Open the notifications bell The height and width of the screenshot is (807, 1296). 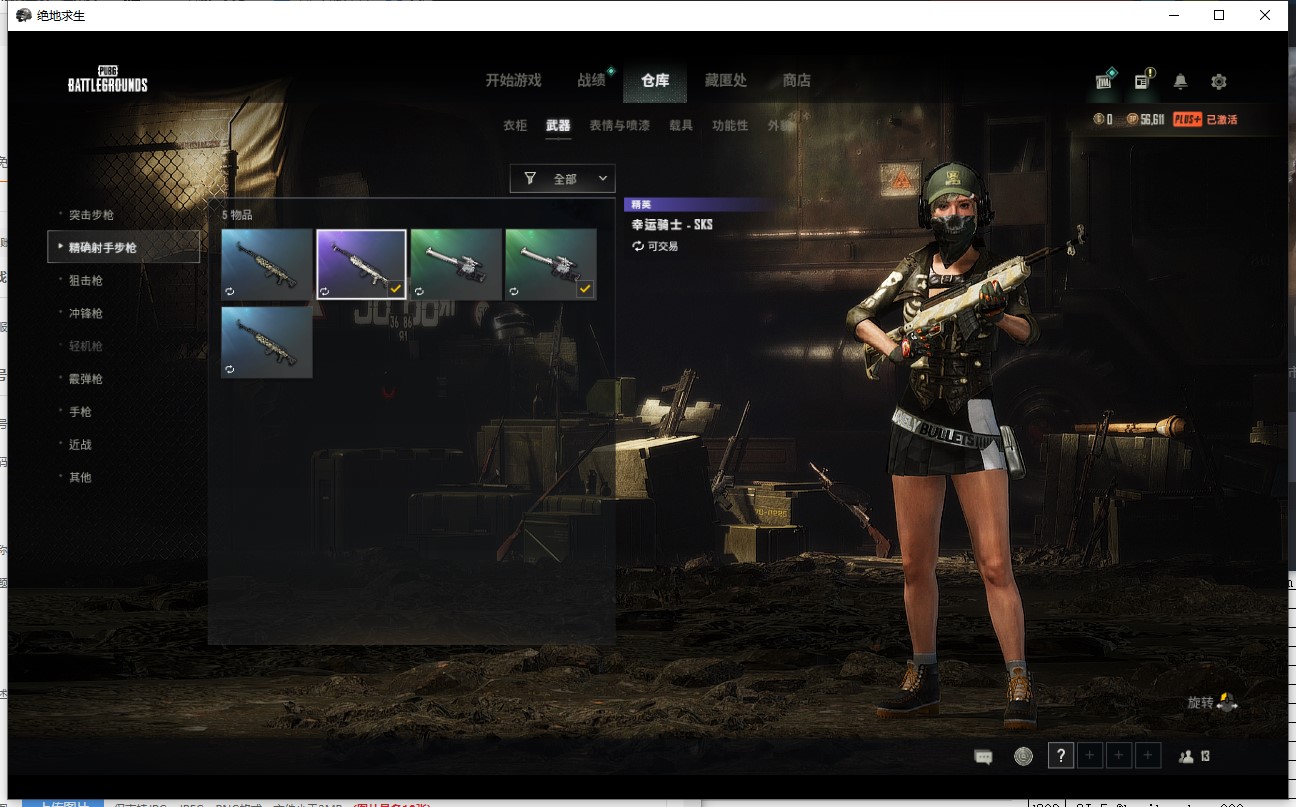point(1180,81)
